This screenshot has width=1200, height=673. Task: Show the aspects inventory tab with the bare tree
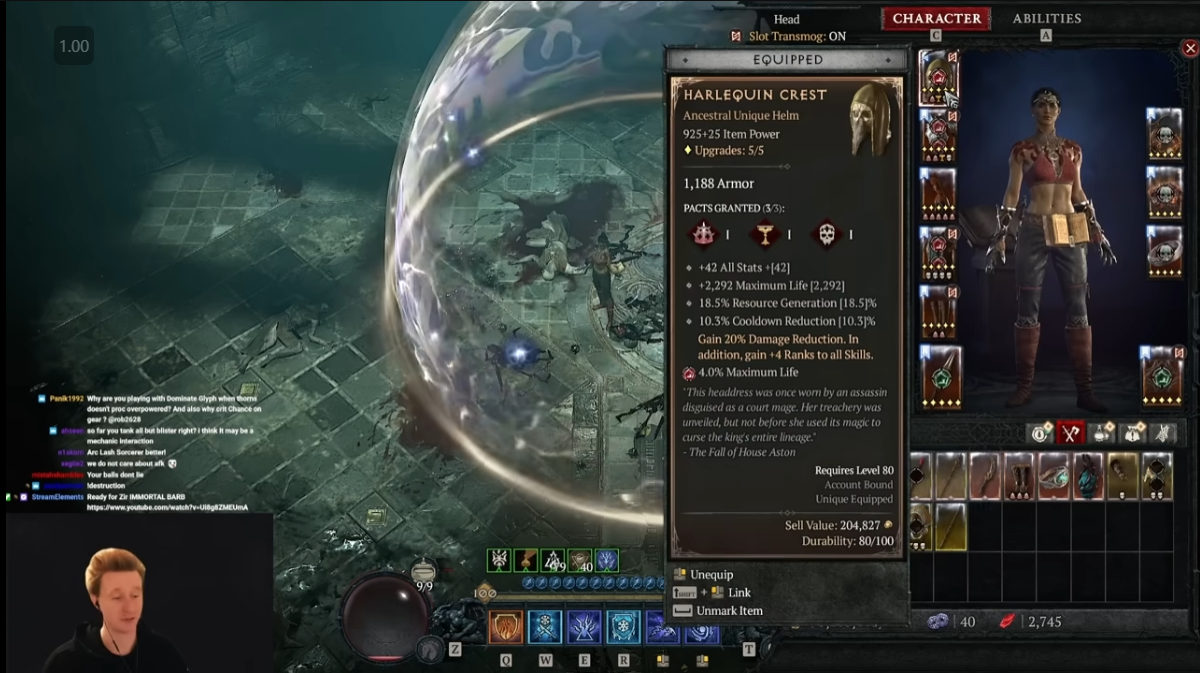pos(1163,433)
